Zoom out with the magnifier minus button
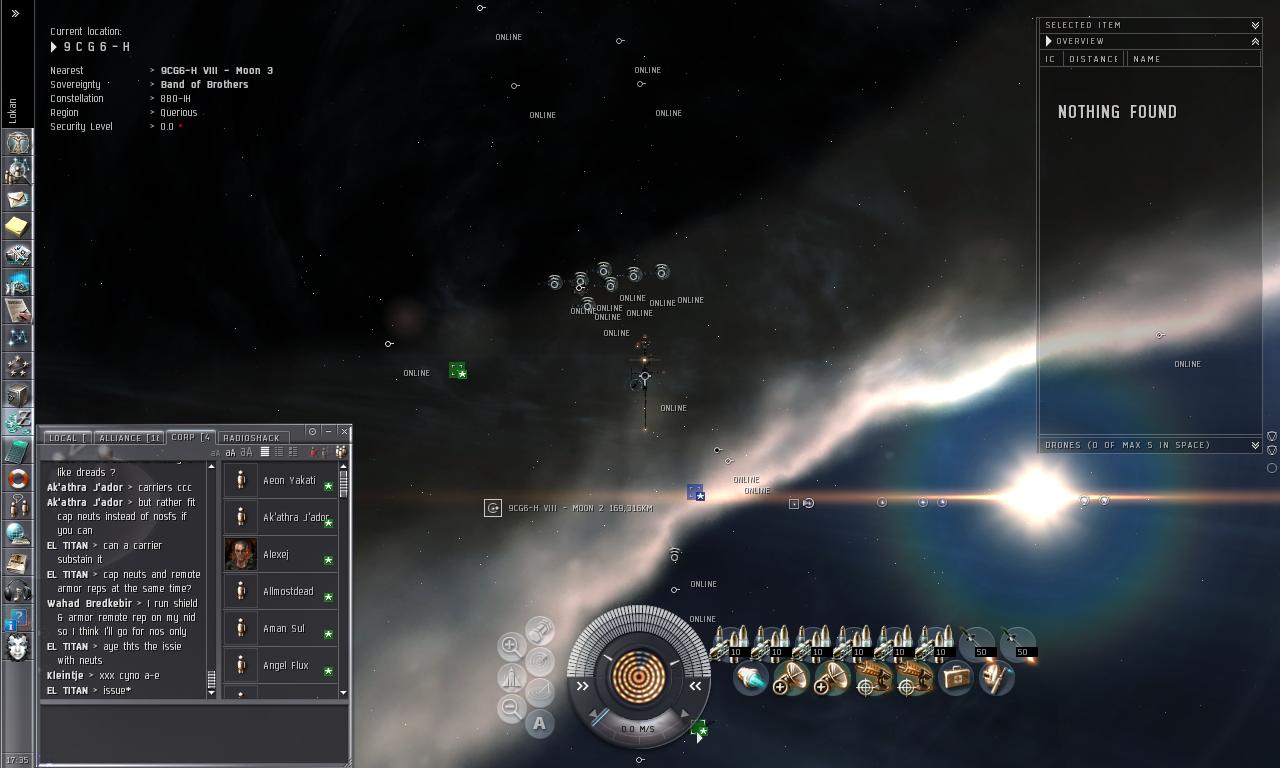The image size is (1280, 768). (x=511, y=708)
